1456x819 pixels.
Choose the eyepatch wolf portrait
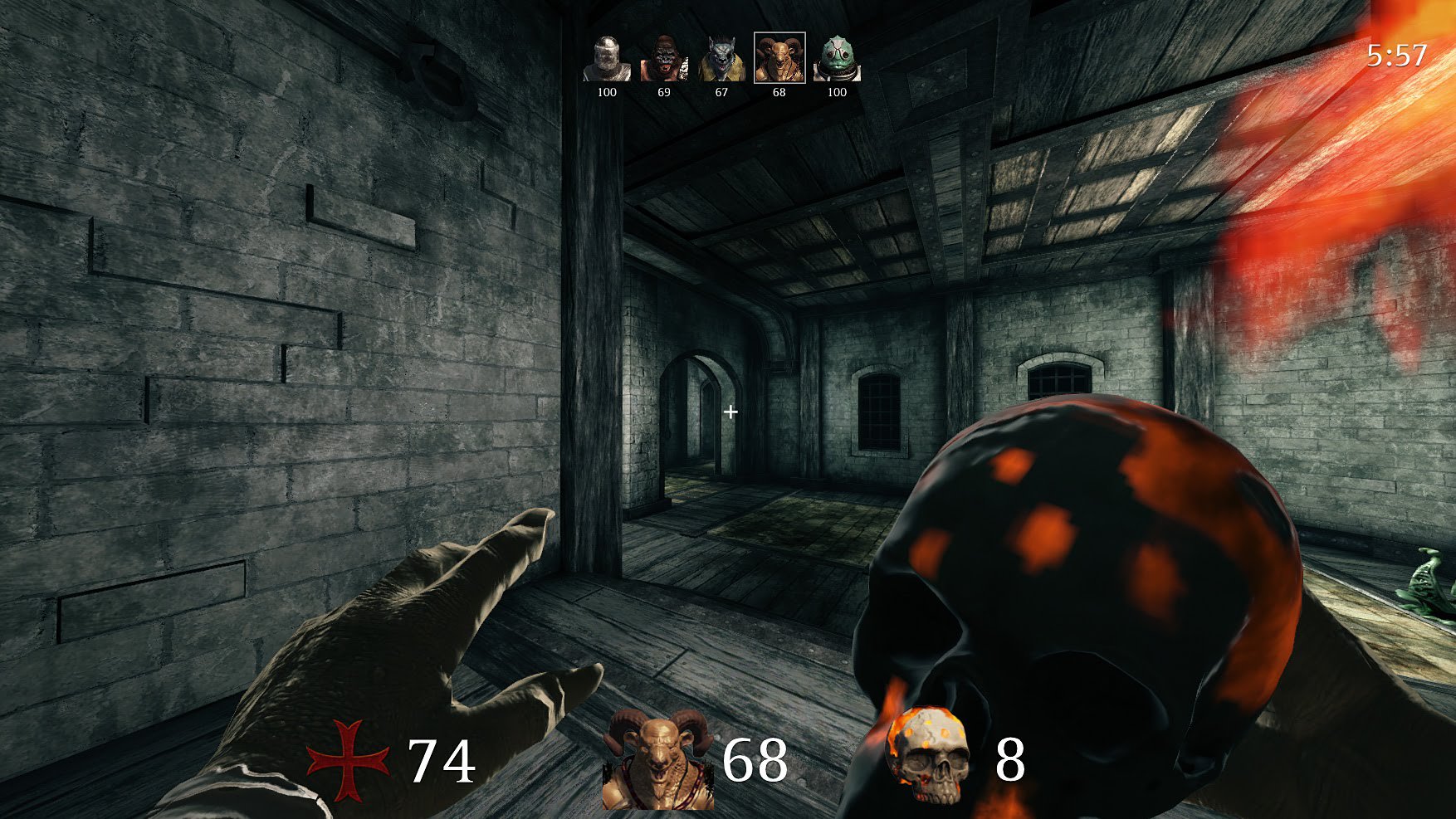point(721,59)
